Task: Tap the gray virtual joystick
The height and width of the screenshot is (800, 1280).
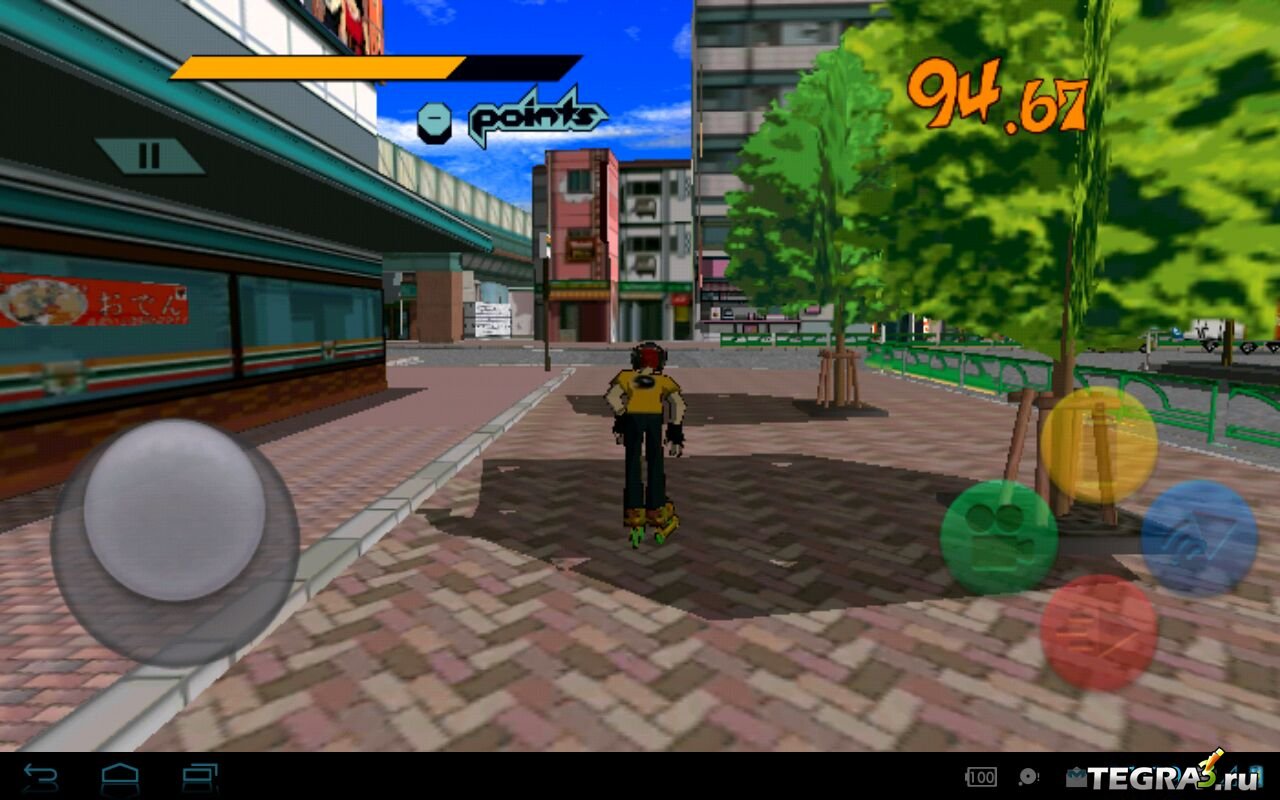Action: click(174, 510)
